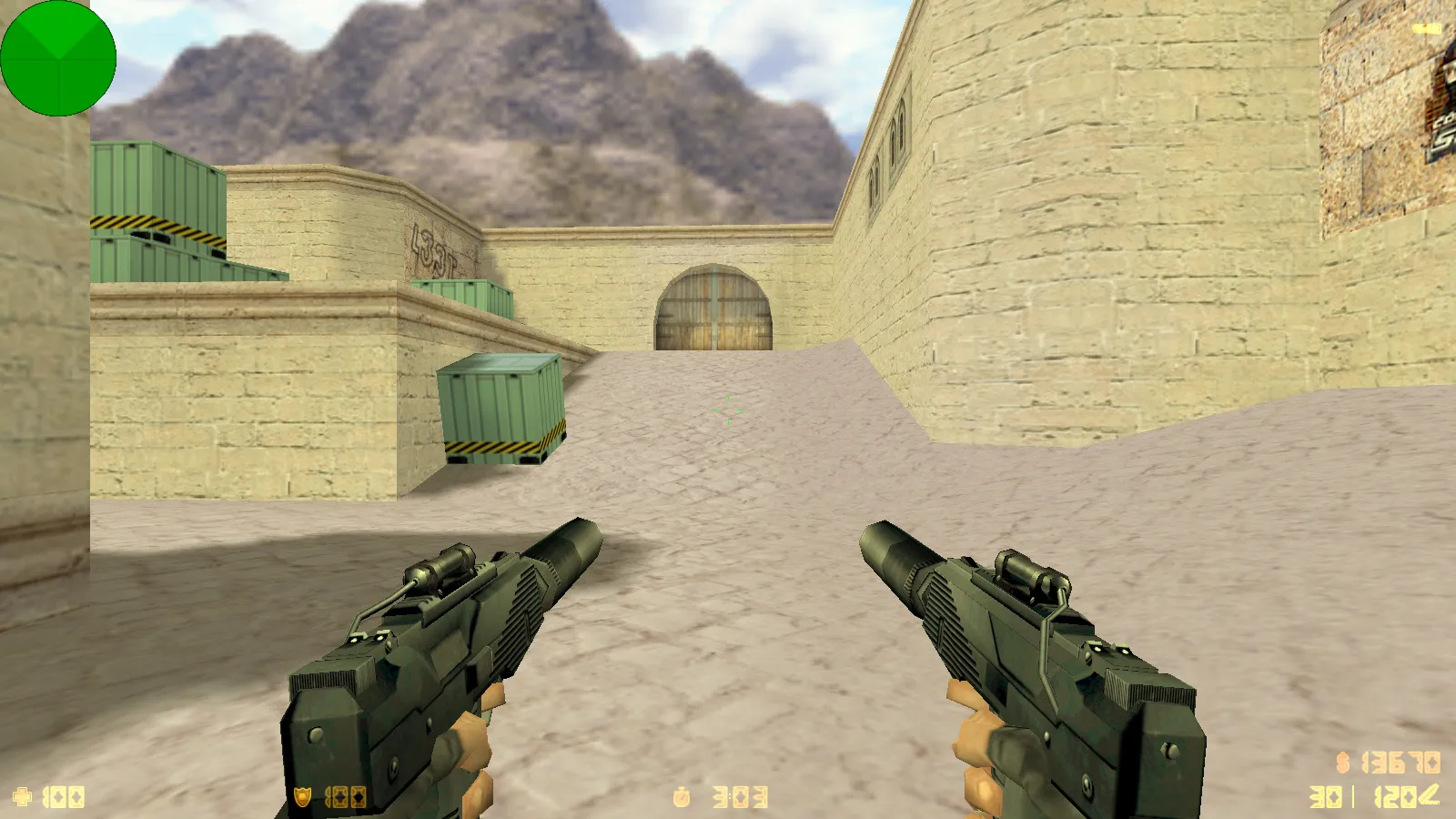Click the L33T graffiti on the wall
1456x819 pixels.
(431, 246)
